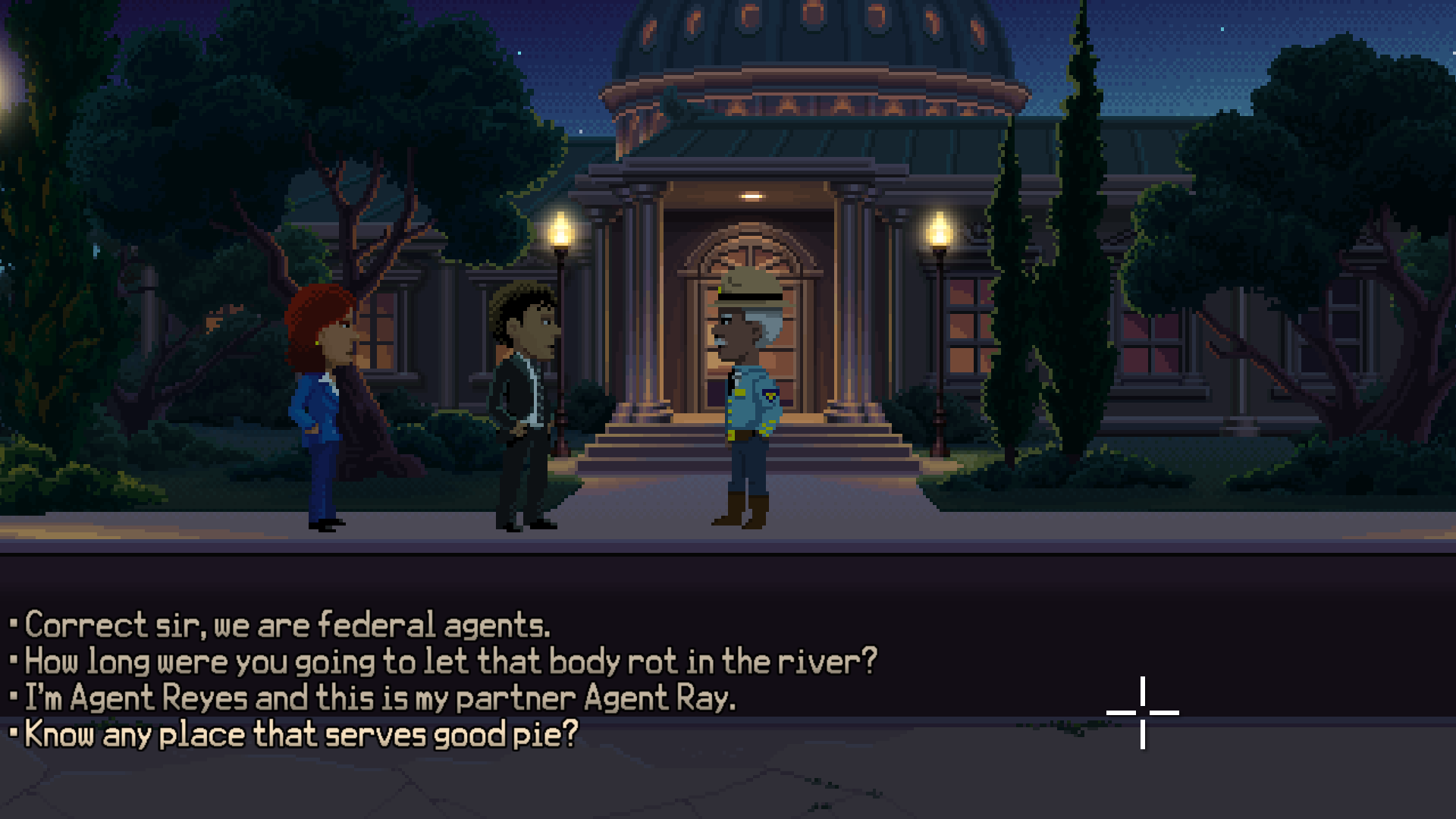Choose "Correct sir, we are federal agents."
This screenshot has width=1456, height=819.
point(287,626)
